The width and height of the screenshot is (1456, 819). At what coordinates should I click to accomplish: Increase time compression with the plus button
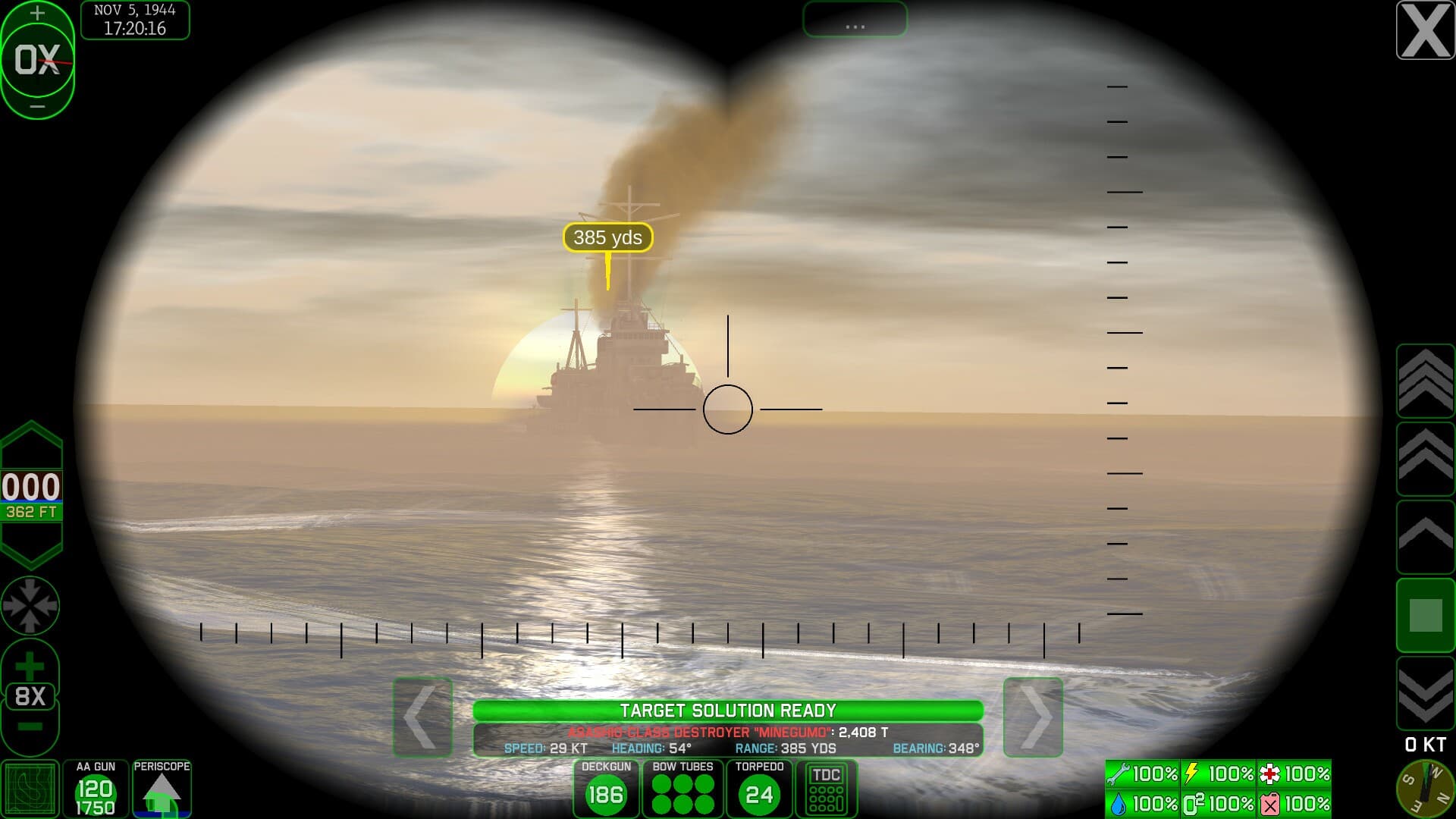(x=37, y=13)
